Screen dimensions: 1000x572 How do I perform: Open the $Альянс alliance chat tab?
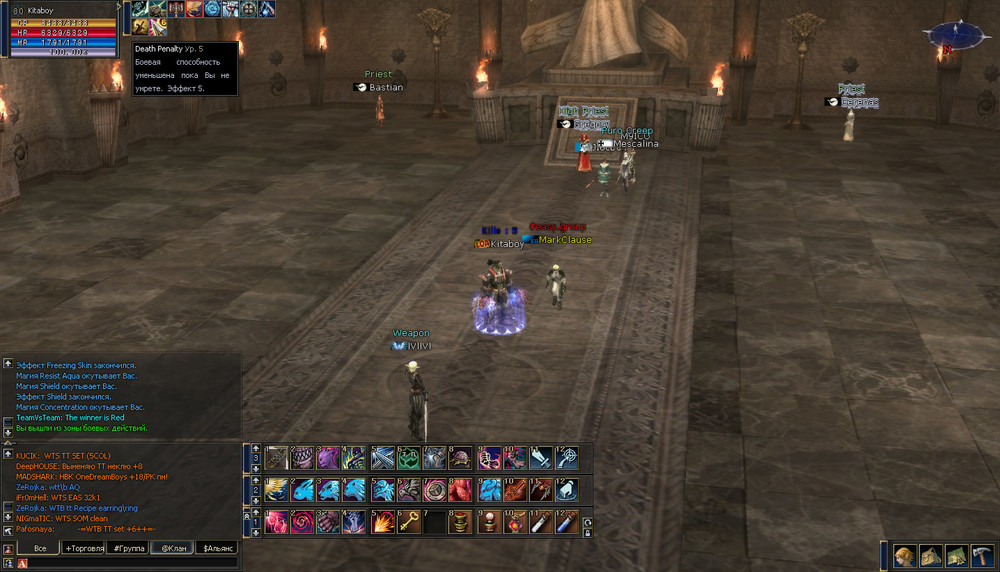pos(218,548)
